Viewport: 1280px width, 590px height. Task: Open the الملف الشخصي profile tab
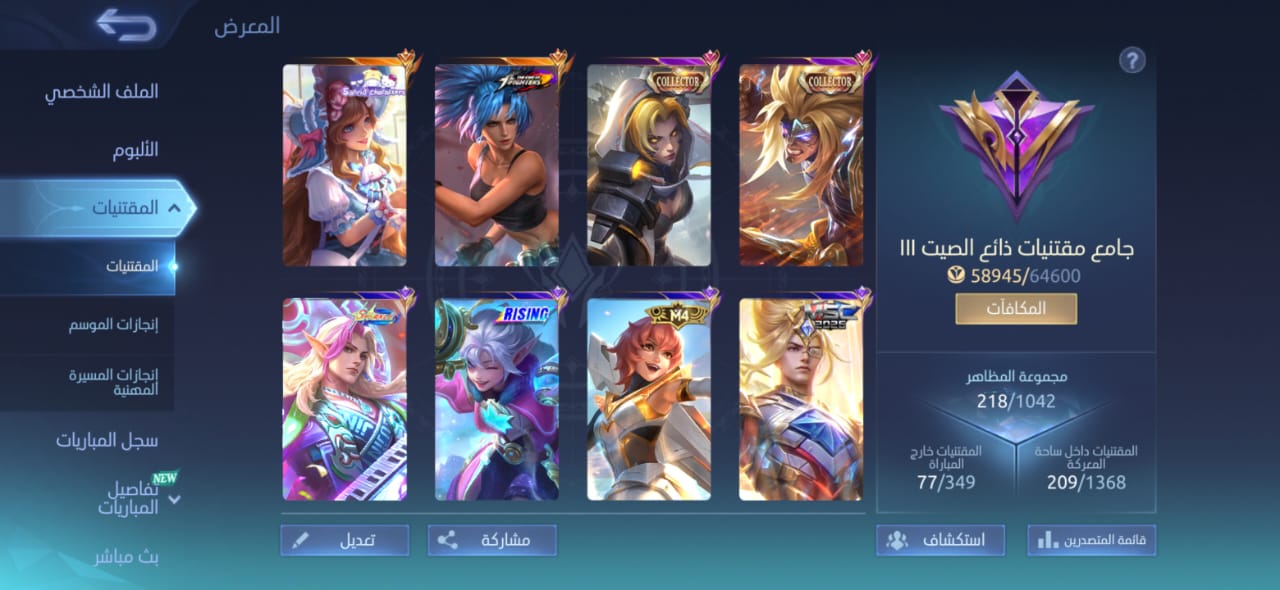tap(101, 92)
